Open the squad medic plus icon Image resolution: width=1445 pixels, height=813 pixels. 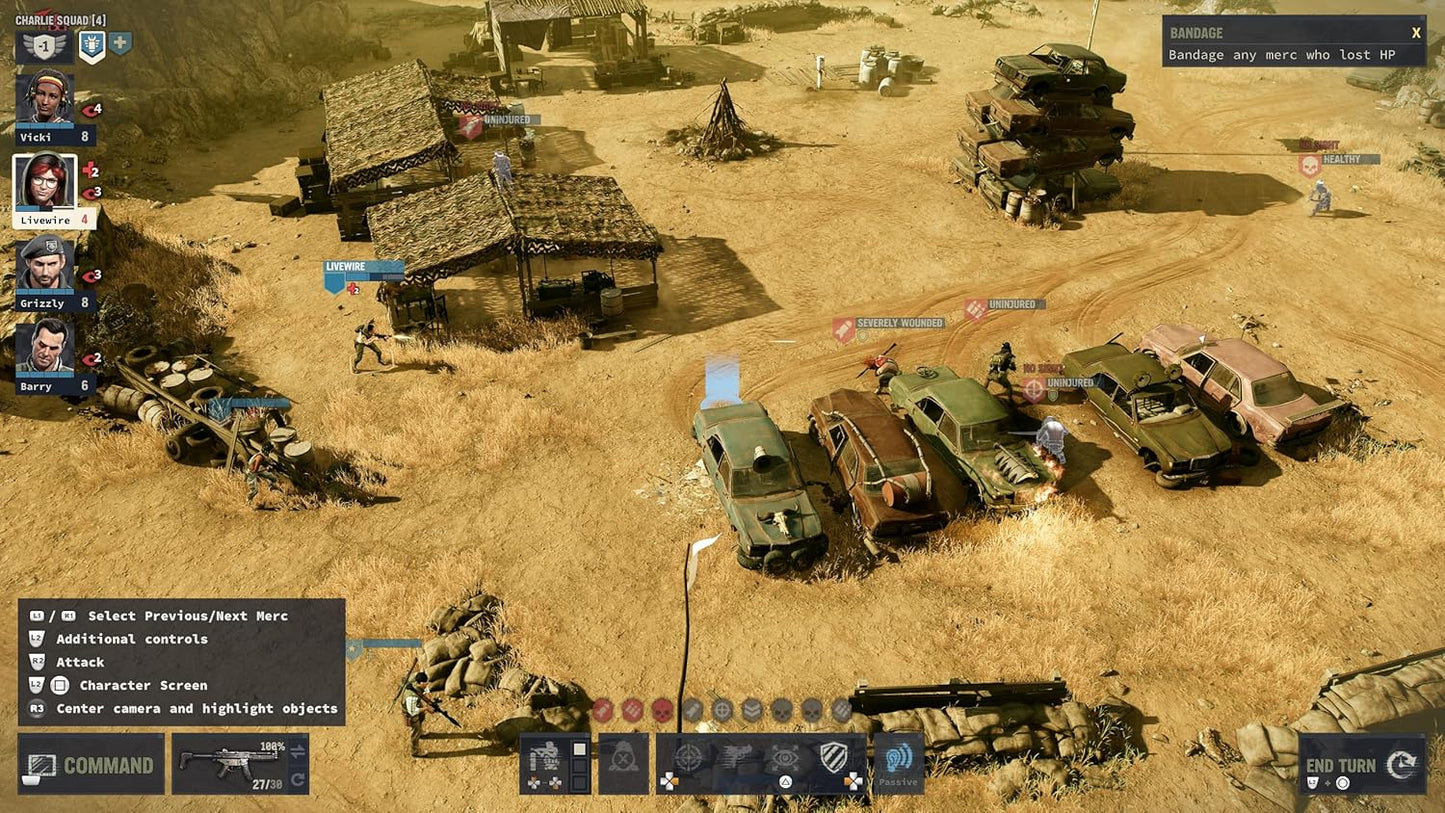click(120, 44)
